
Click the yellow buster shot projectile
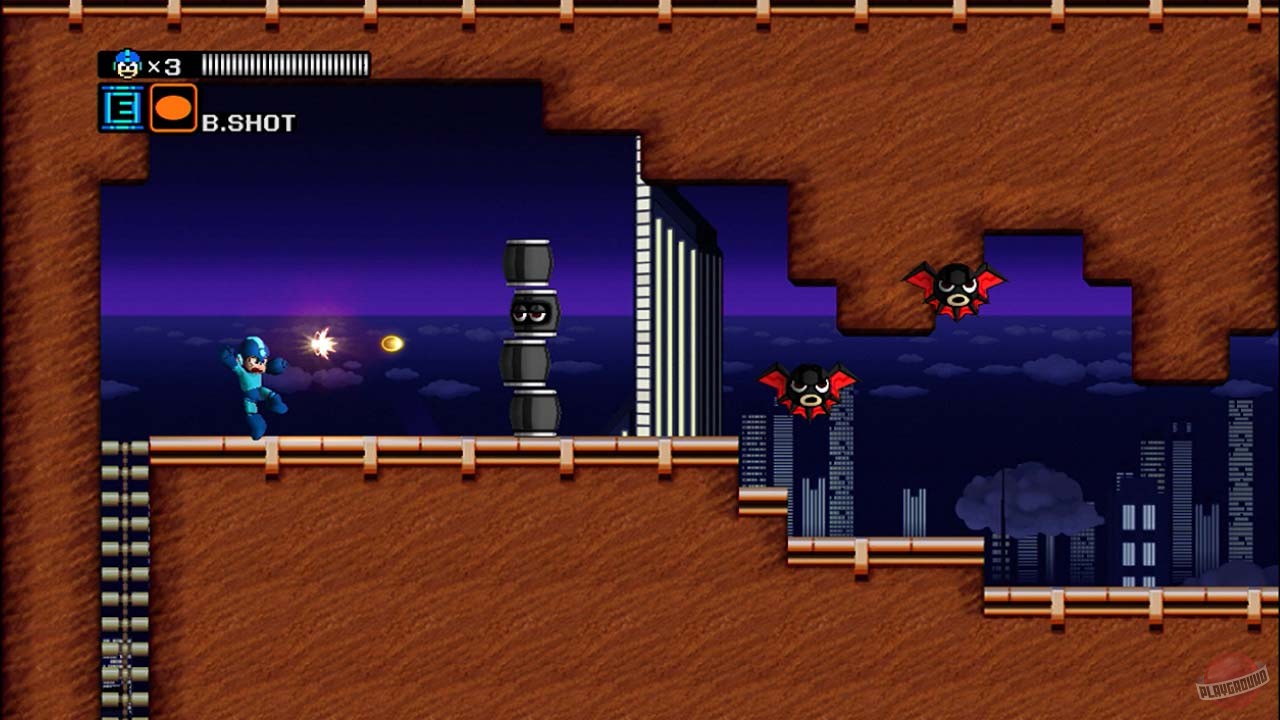coord(390,342)
